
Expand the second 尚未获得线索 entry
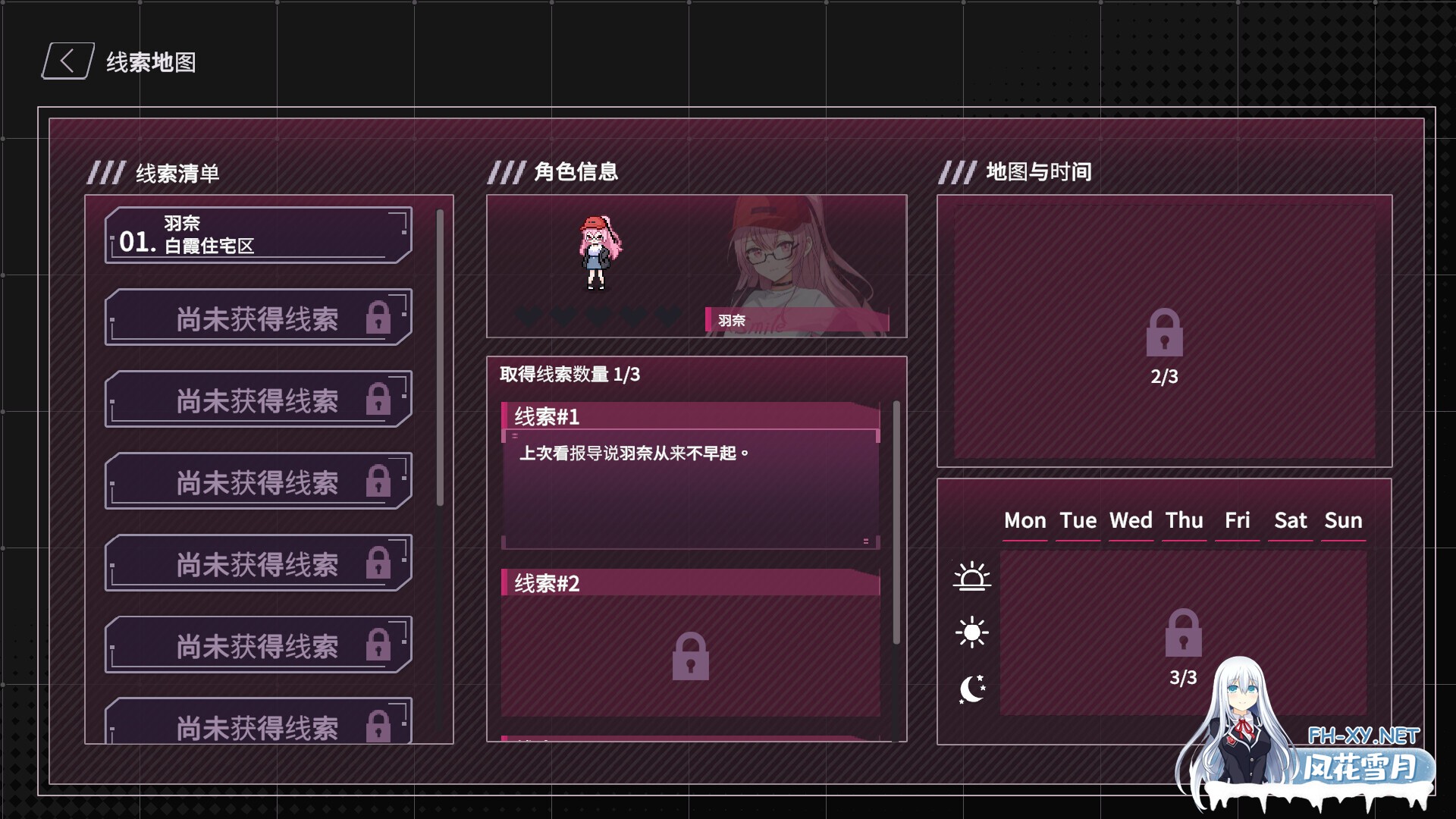point(258,398)
